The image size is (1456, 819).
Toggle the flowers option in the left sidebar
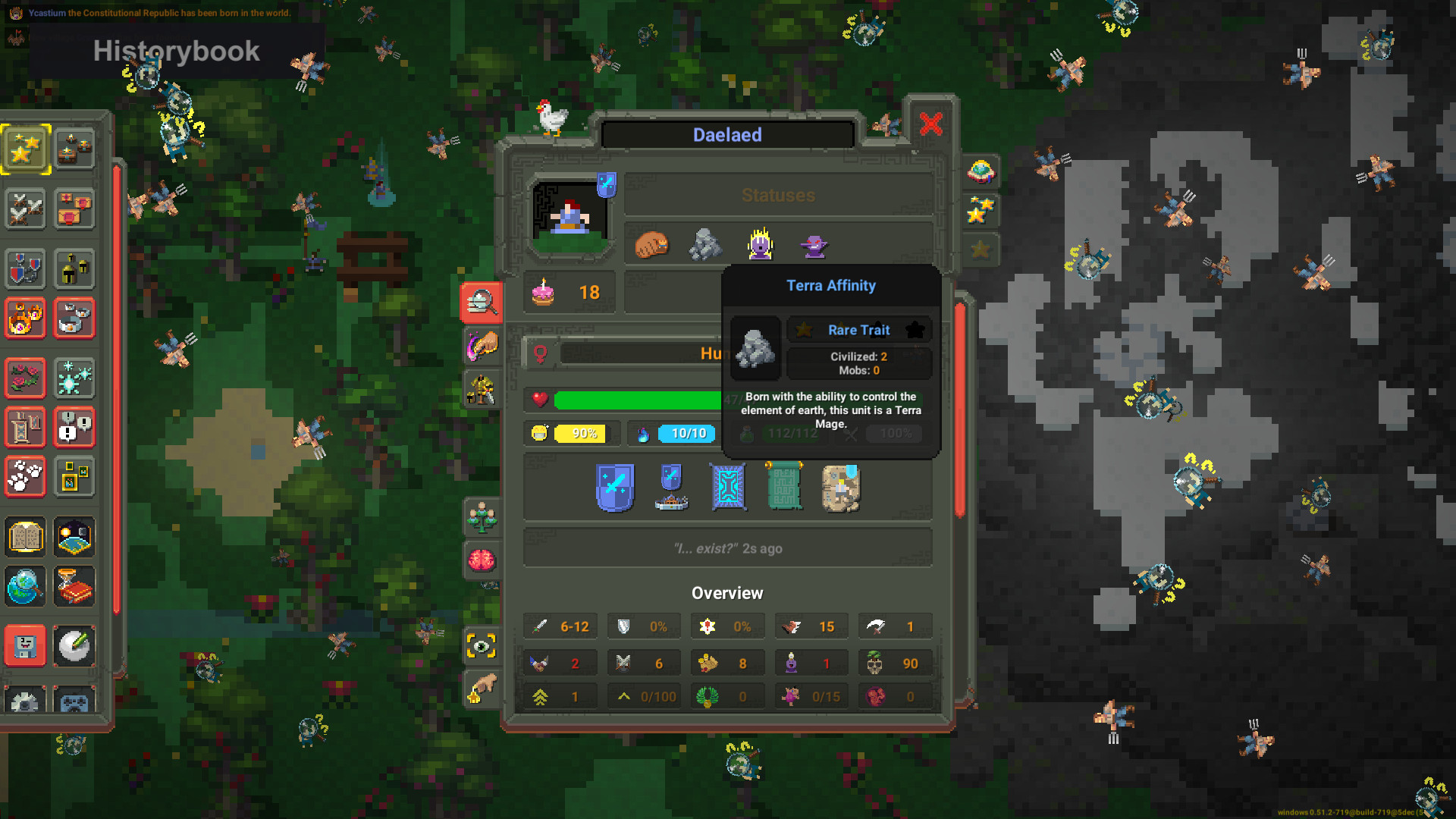tap(25, 378)
